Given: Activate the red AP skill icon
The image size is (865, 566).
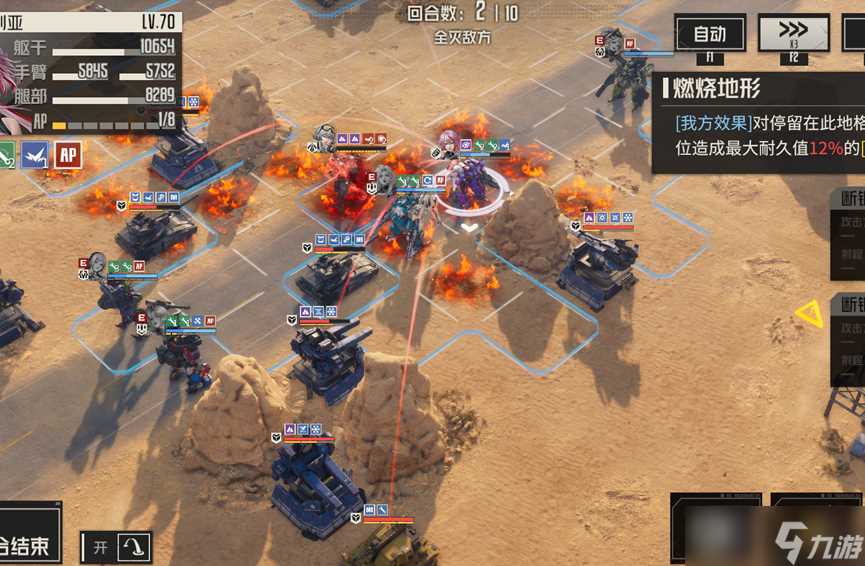Looking at the screenshot, I should click(x=68, y=154).
